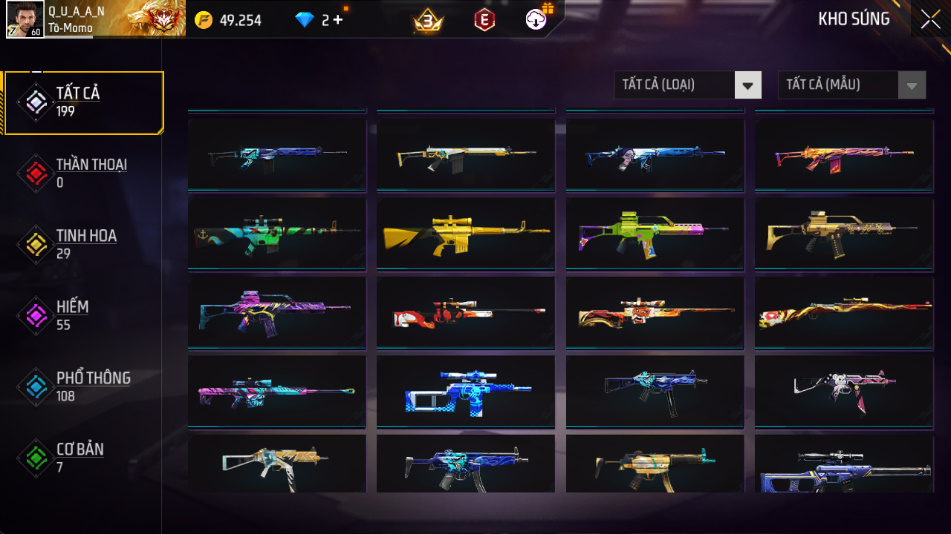This screenshot has height=534, width=951.
Task: Choose the blue checkered shotgun skin
Action: [x=466, y=389]
